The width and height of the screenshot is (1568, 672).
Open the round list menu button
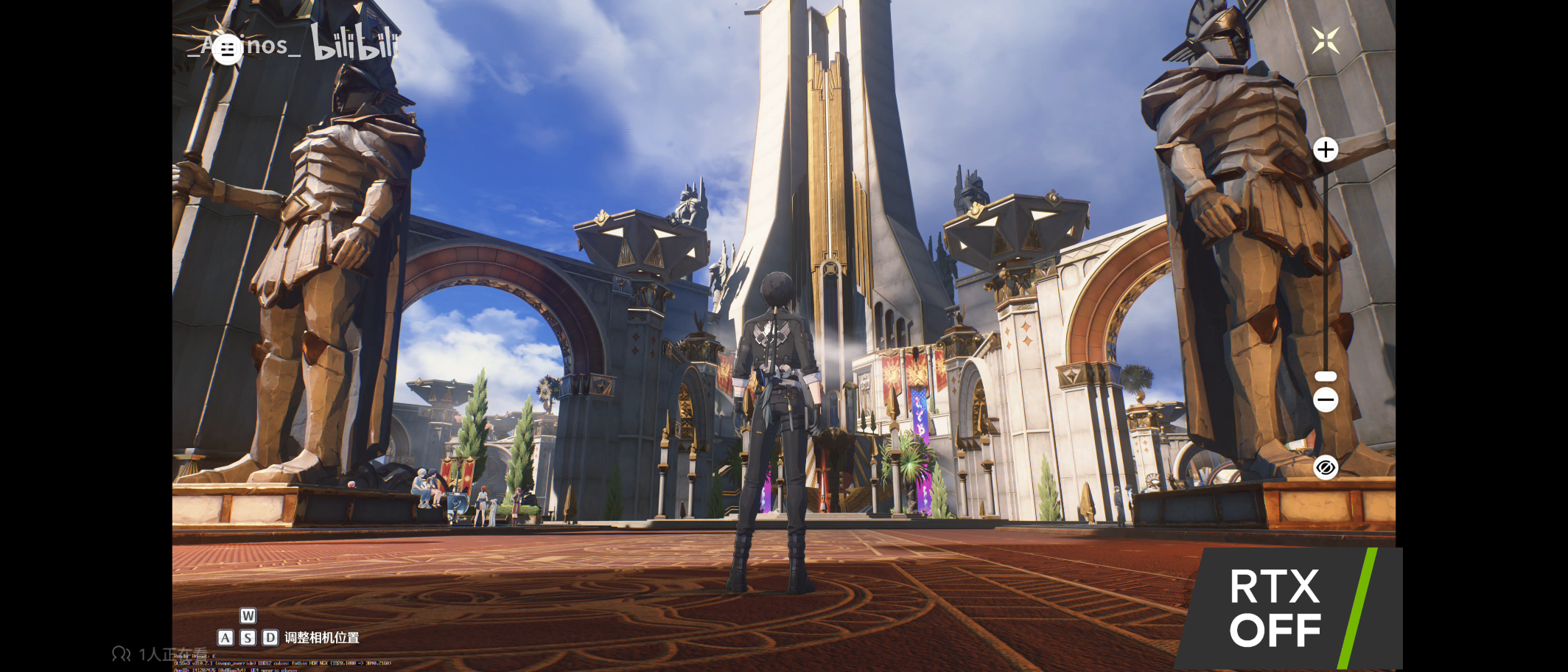pyautogui.click(x=227, y=49)
